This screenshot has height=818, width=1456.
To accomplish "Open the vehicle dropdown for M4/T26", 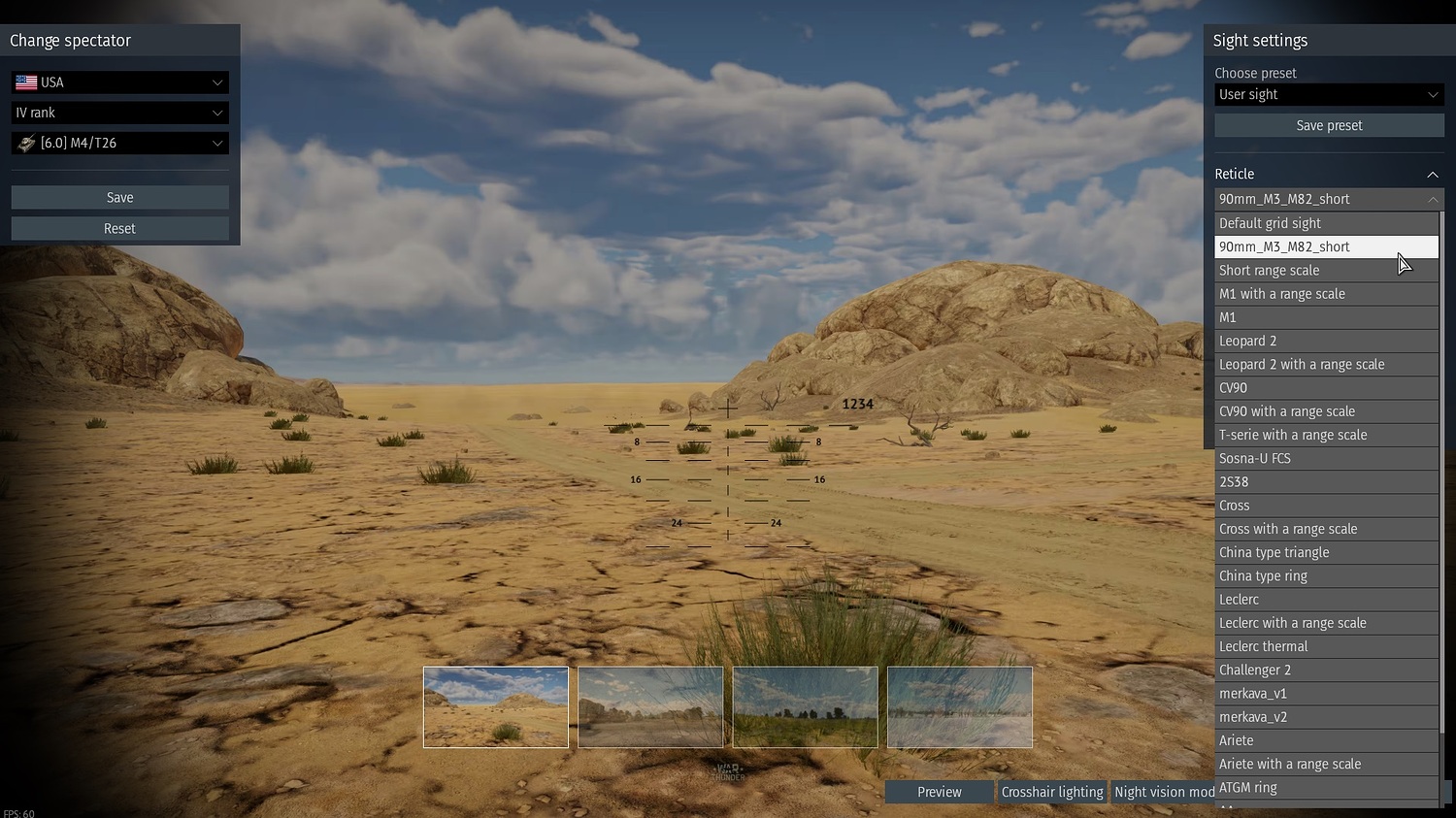I will pos(118,143).
